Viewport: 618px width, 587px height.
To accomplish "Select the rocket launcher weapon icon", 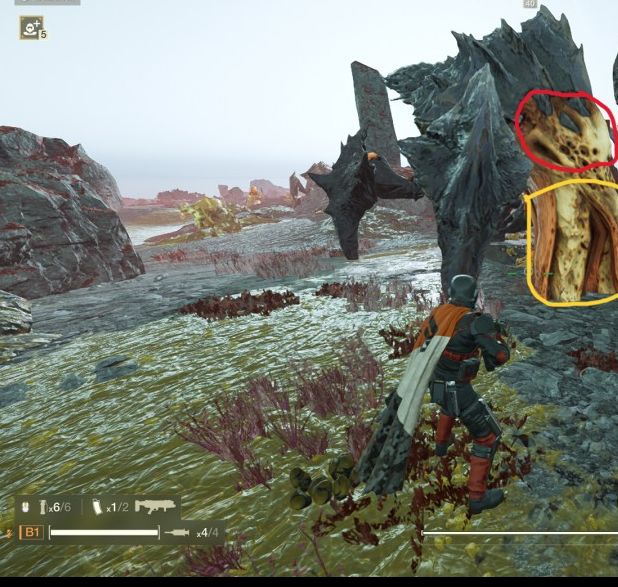I will (156, 507).
